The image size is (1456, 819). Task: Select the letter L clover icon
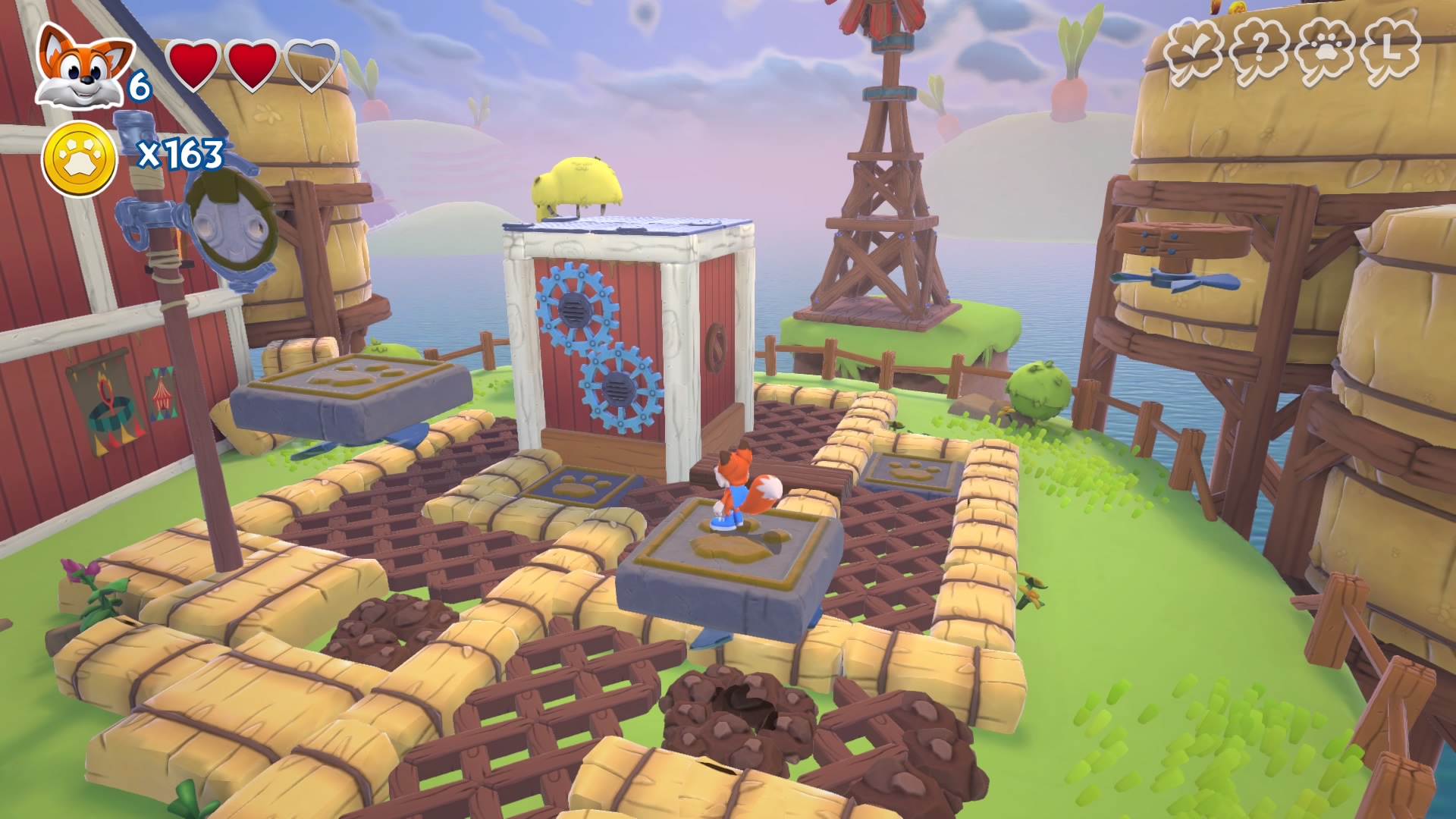click(1390, 51)
